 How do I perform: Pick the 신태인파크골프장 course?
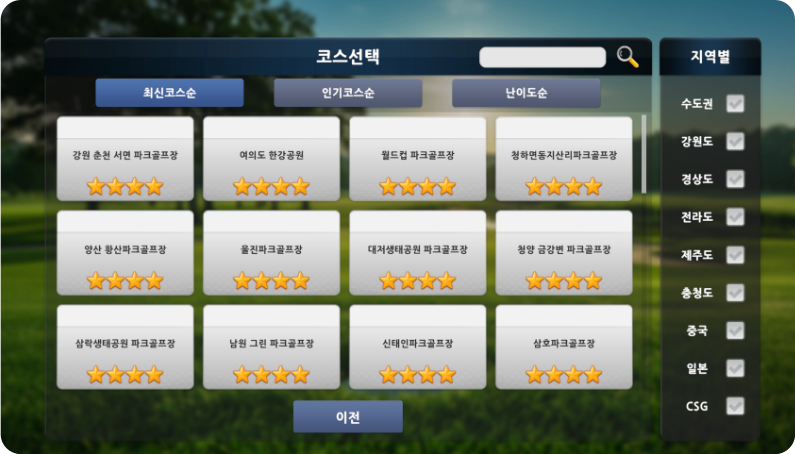click(418, 346)
